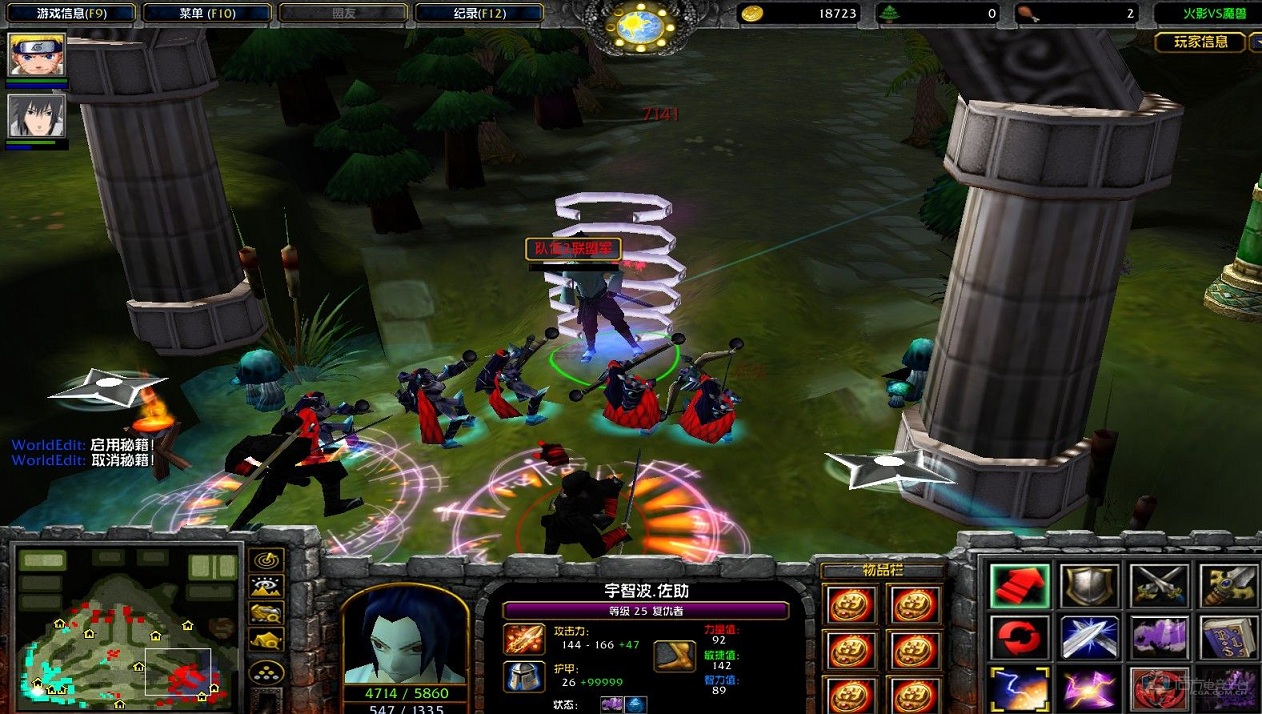Open the 纪录 (F12) chat log
1262x714 pixels.
pos(478,13)
